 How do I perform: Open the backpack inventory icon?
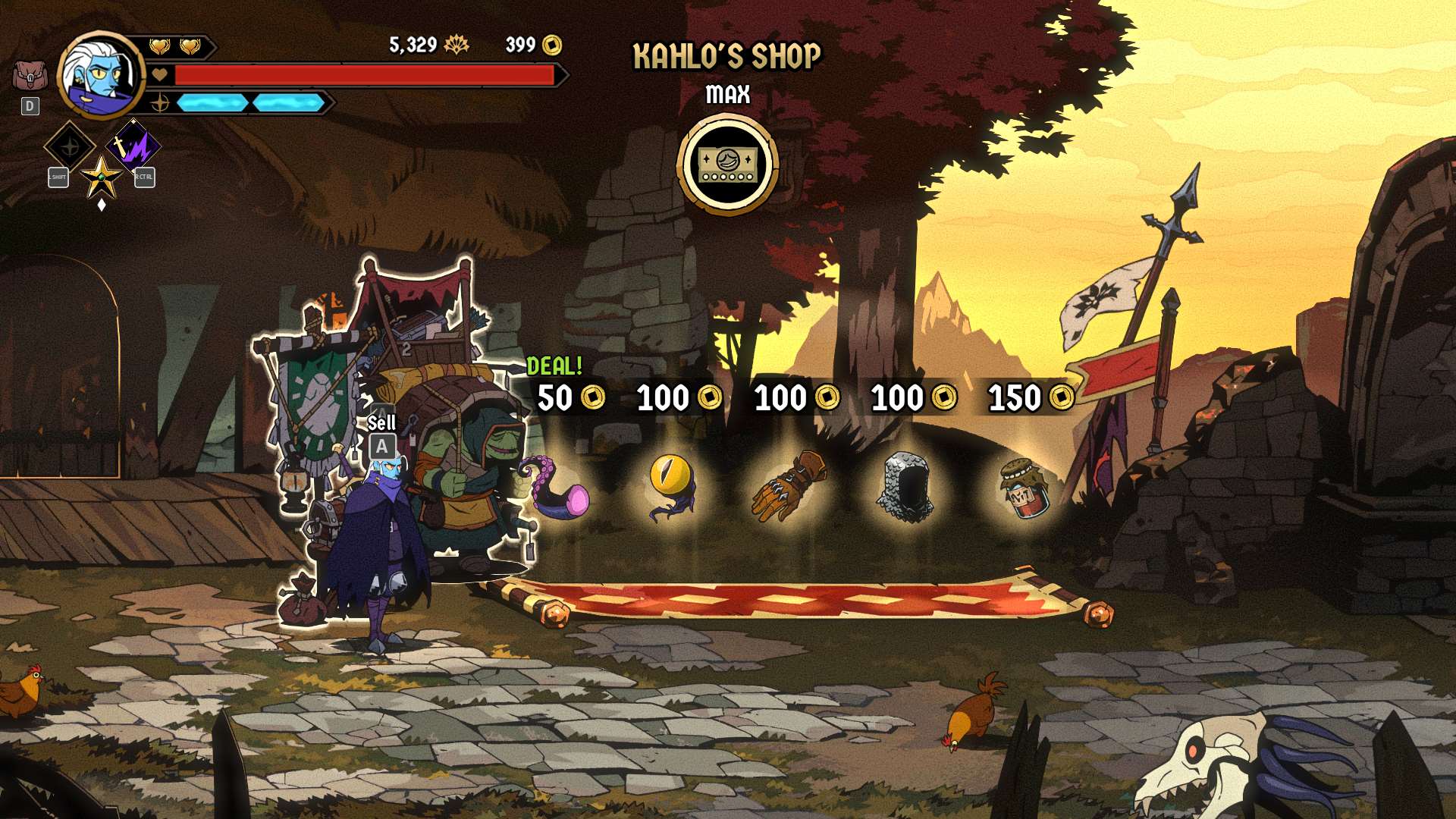pos(30,76)
